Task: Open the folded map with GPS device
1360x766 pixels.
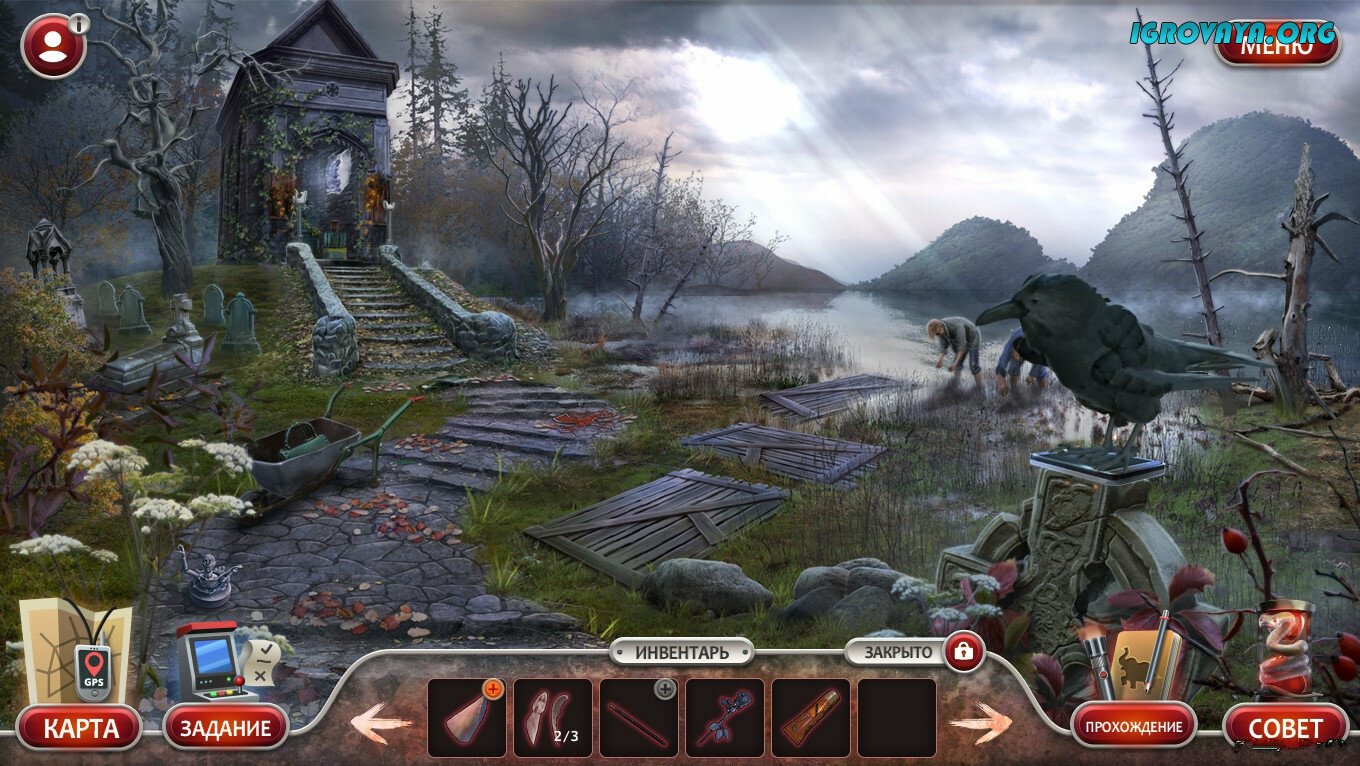Action: (75, 652)
